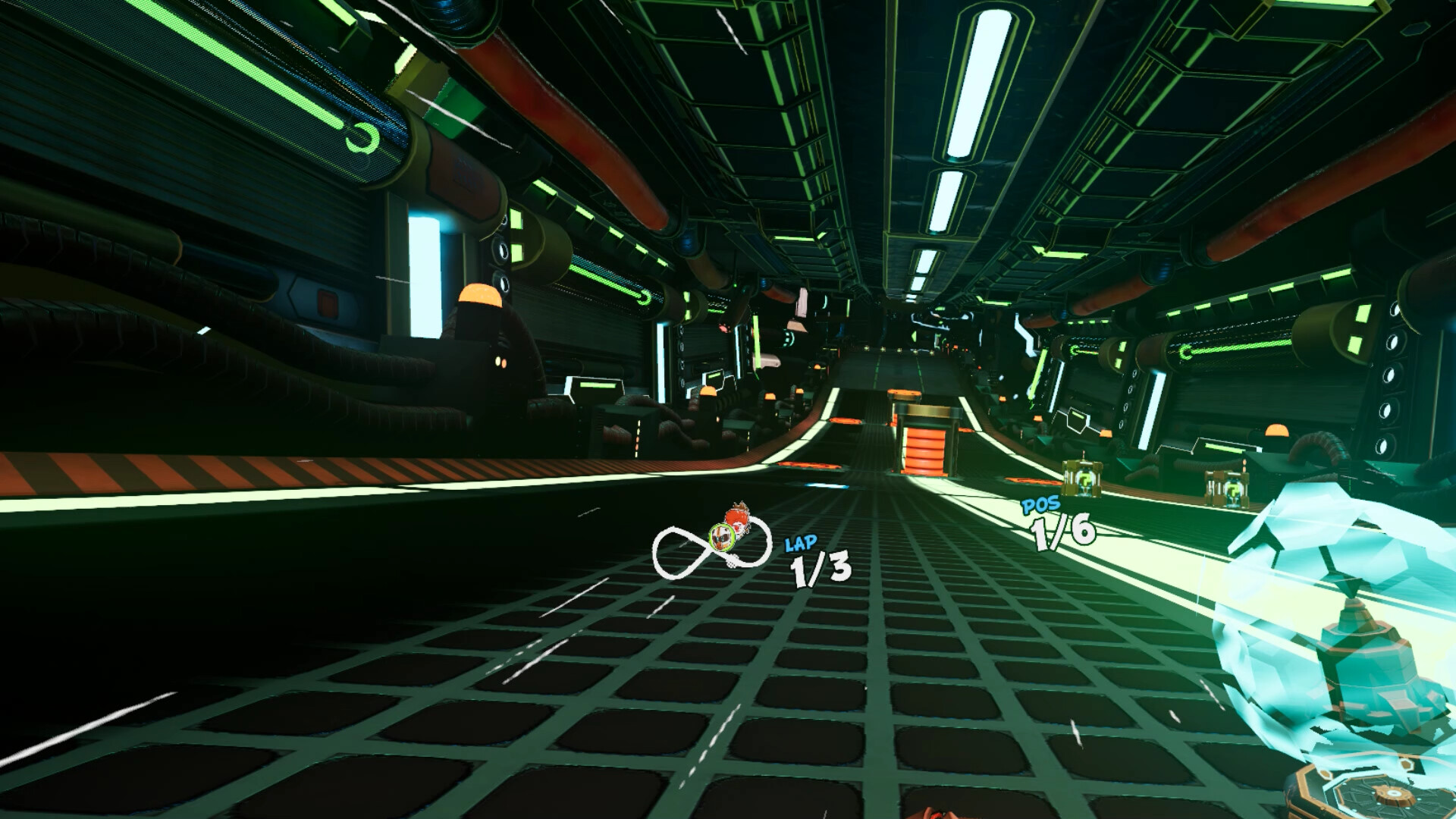Select the racer avatar portrait on the minimap
The width and height of the screenshot is (1456, 819).
coord(721,538)
